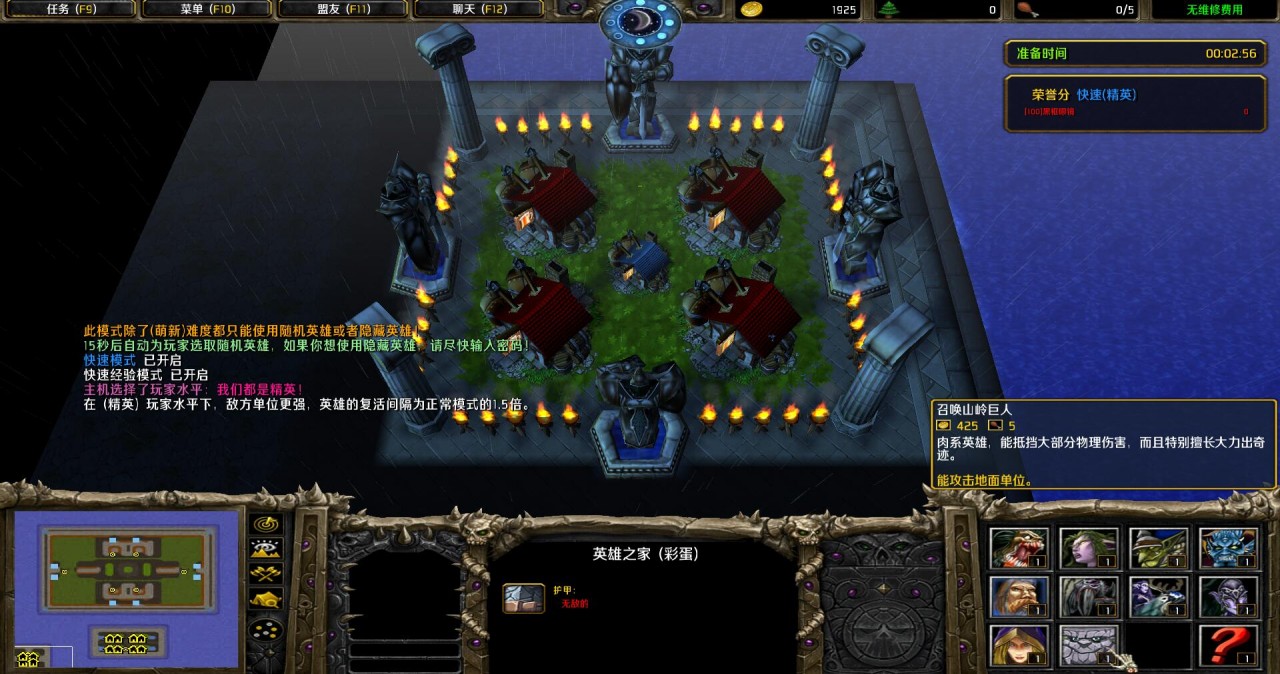Screen dimensions: 1280x674
Task: Choose the red question mark random hero
Action: pyautogui.click(x=1229, y=646)
